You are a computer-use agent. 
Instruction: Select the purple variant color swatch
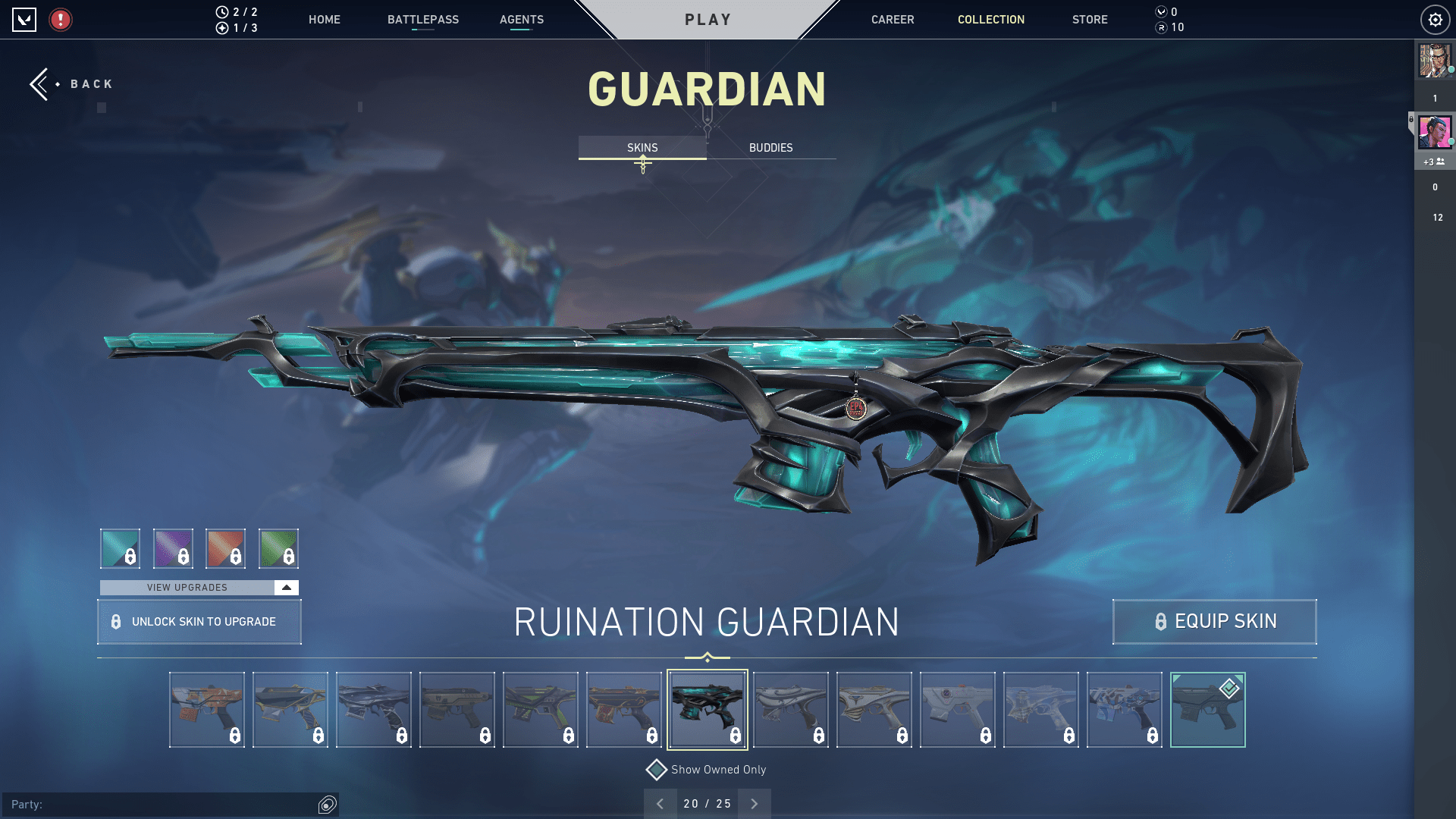[x=174, y=548]
